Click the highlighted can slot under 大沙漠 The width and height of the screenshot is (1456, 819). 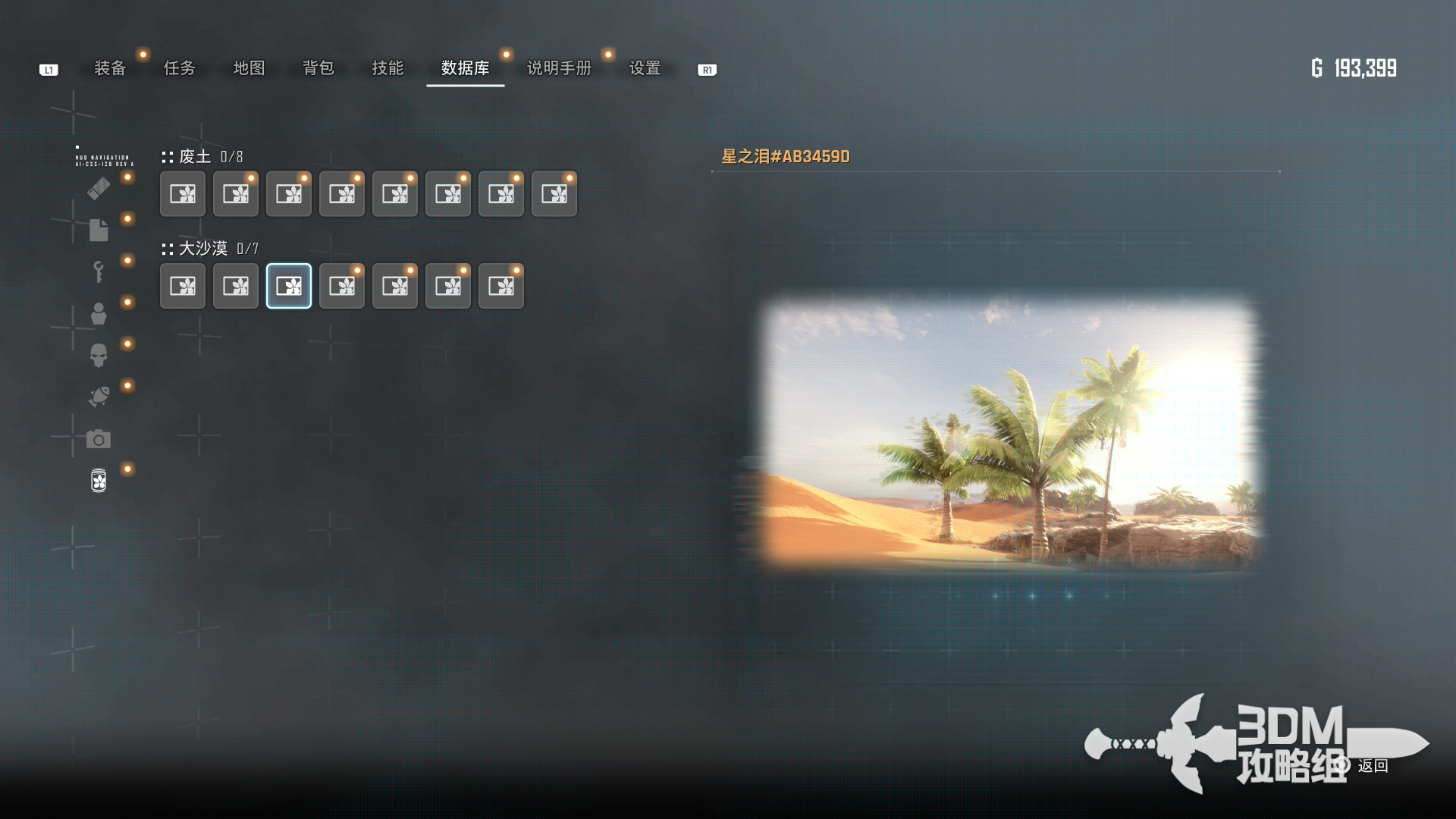289,286
